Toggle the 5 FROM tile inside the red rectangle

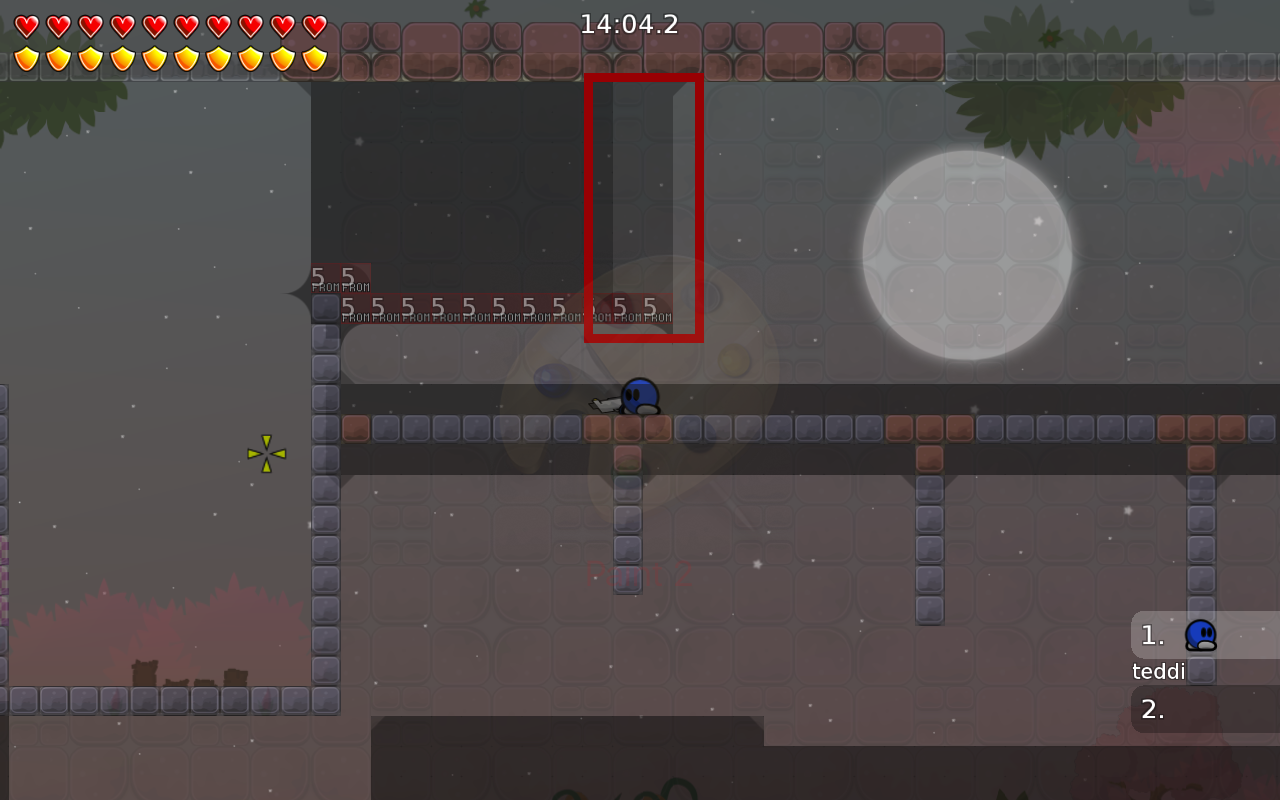[x=620, y=310]
